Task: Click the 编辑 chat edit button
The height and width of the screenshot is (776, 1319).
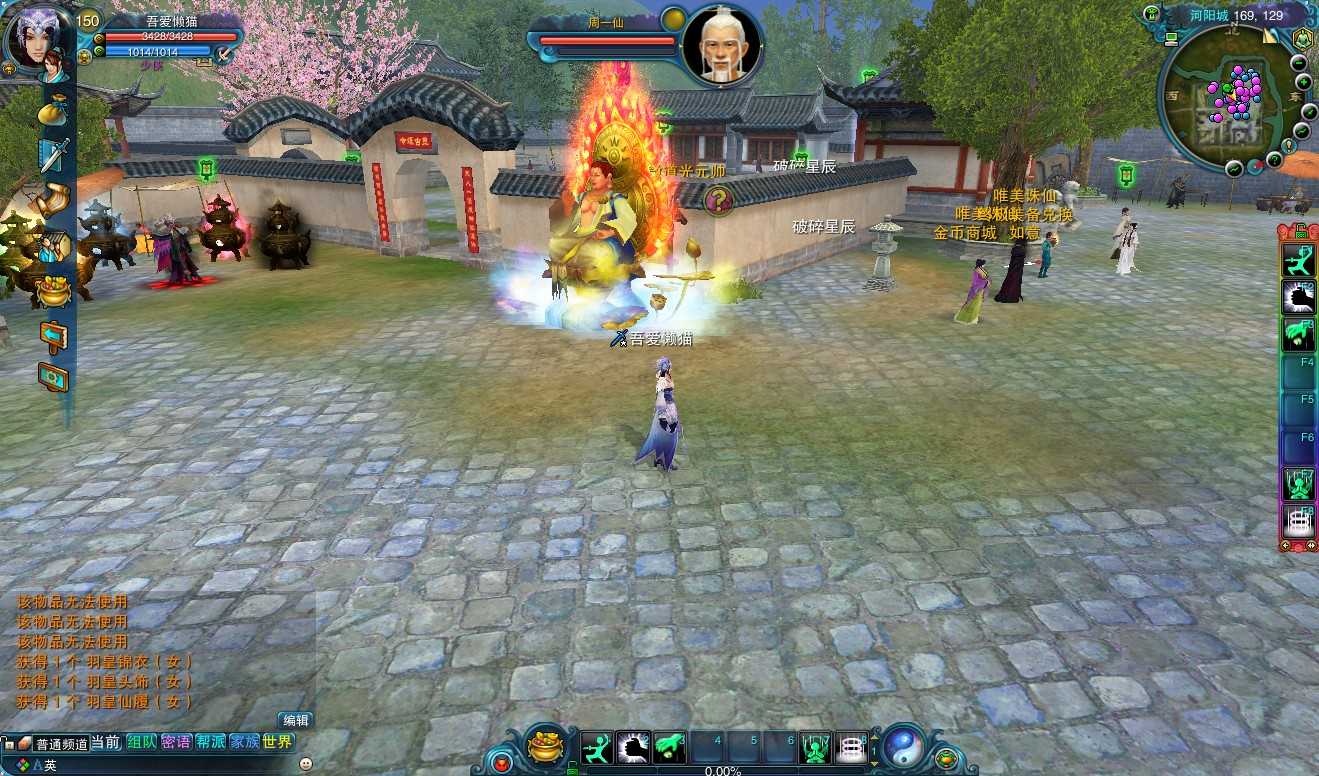Action: 296,720
